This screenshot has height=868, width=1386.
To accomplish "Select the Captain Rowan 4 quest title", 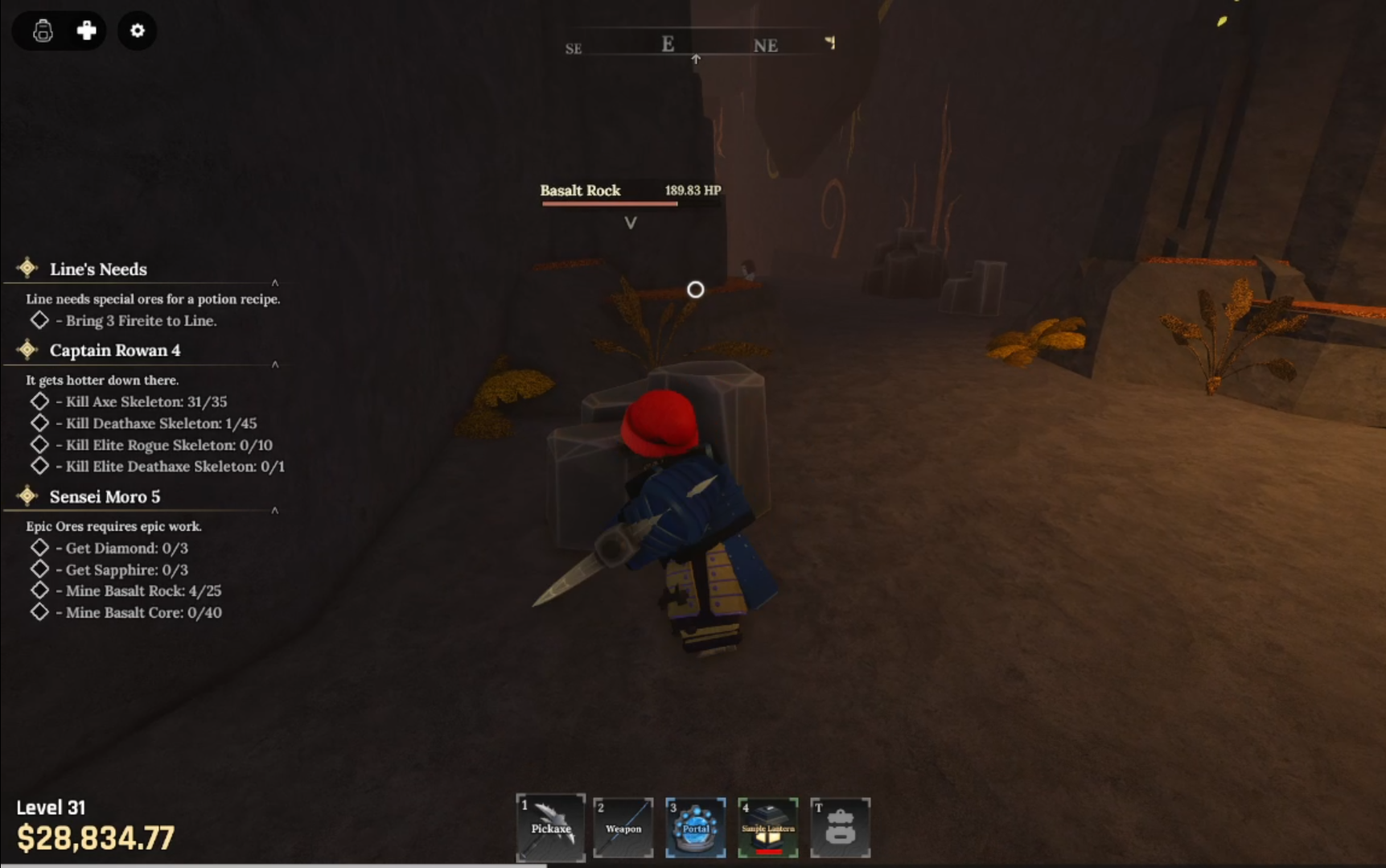I will [115, 351].
